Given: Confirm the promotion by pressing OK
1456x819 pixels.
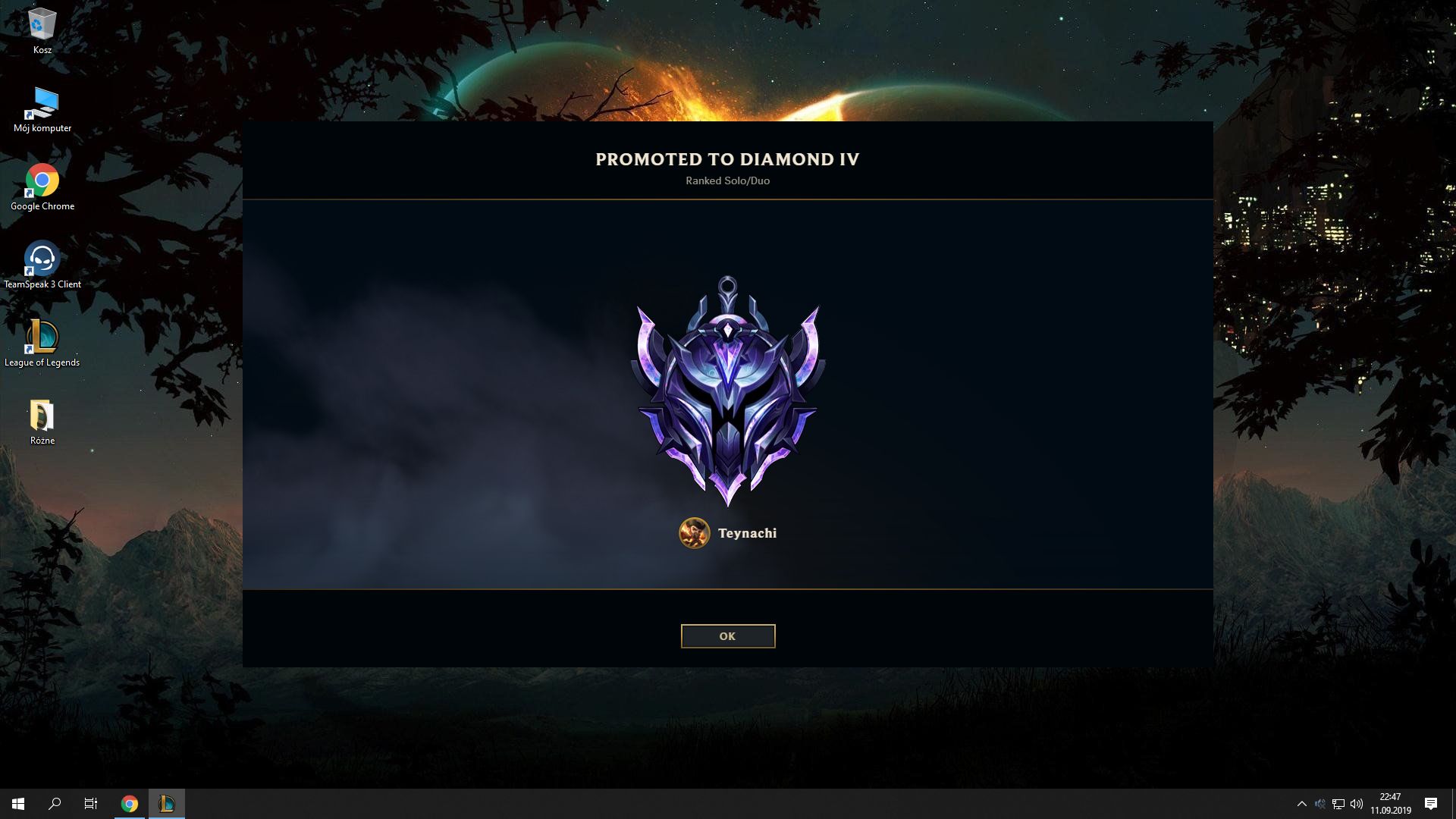Looking at the screenshot, I should pos(727,635).
